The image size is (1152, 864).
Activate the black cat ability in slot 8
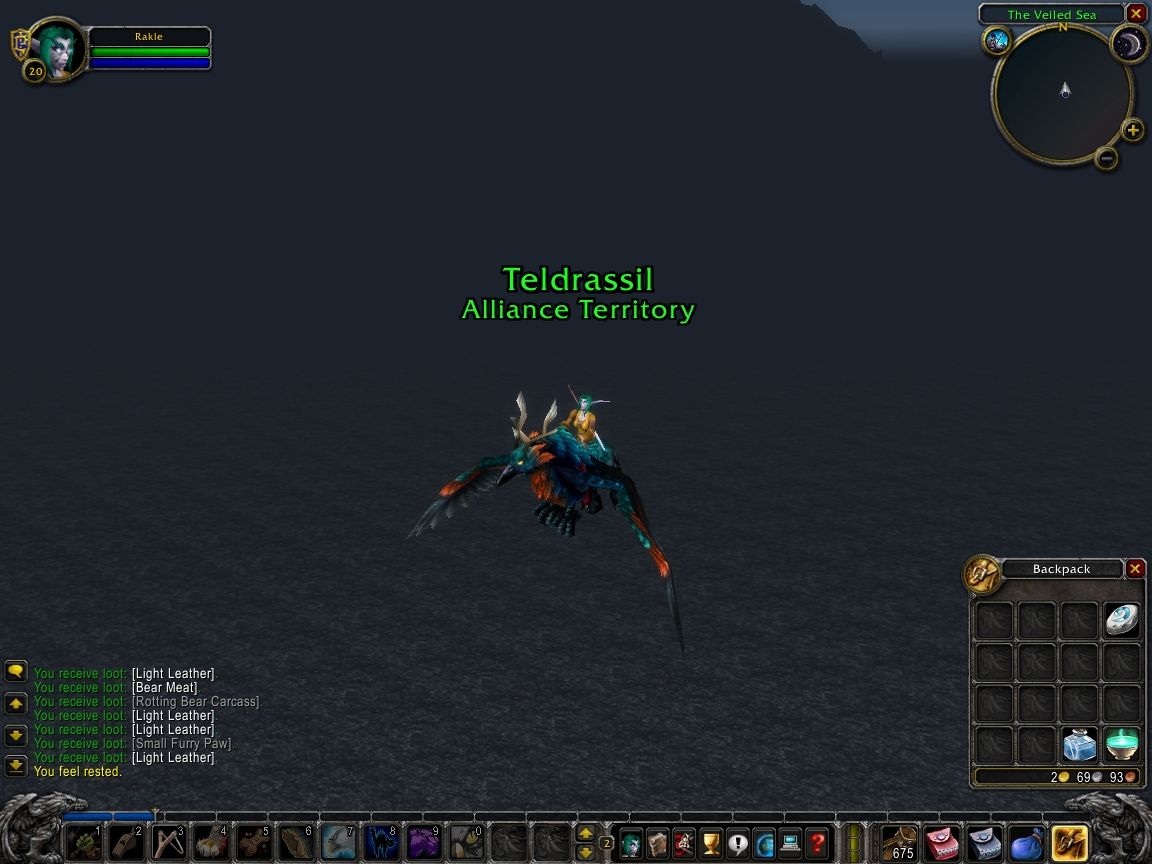pos(381,843)
